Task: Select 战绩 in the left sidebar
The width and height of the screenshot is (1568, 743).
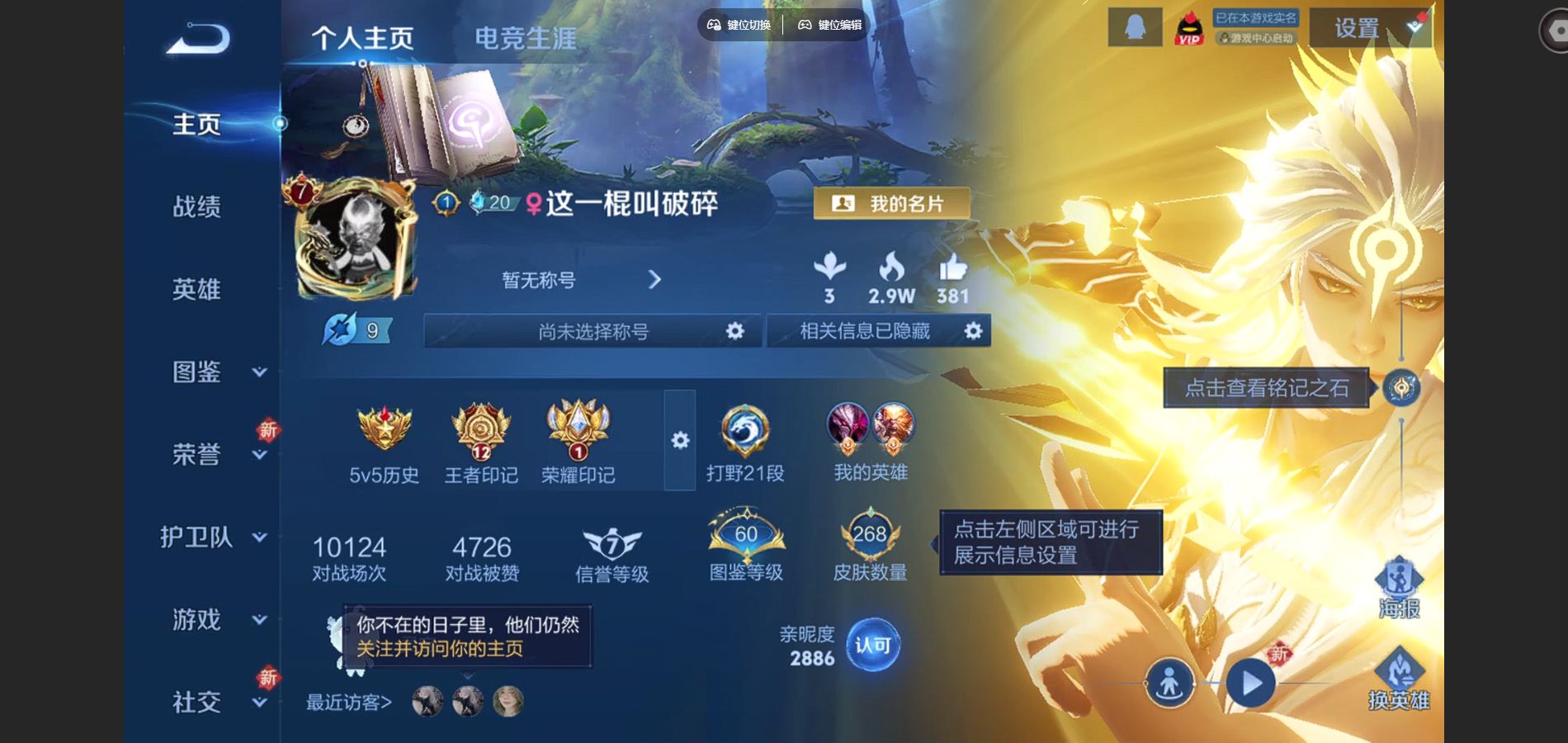Action: 198,207
